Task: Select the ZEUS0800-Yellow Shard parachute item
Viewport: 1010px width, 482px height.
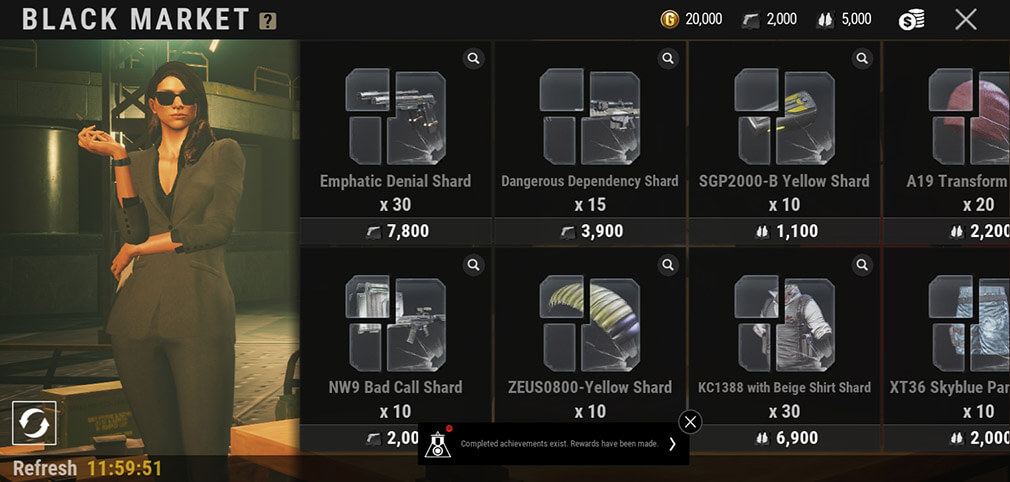Action: click(589, 324)
